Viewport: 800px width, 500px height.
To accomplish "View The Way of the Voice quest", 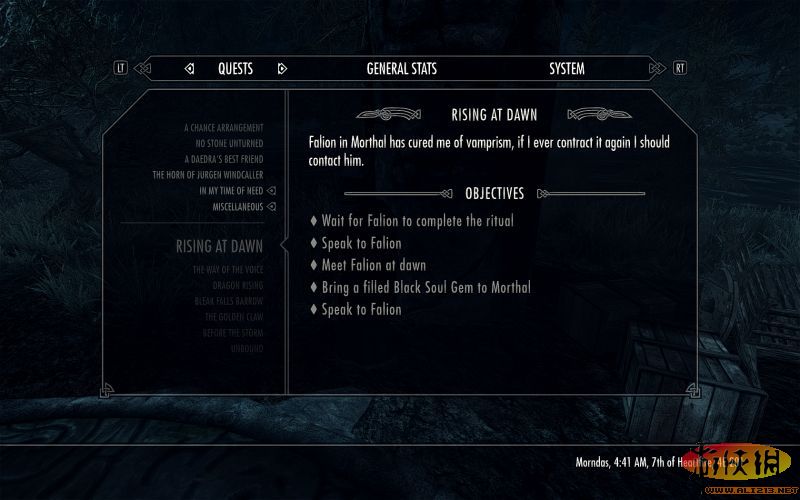I will (228, 270).
